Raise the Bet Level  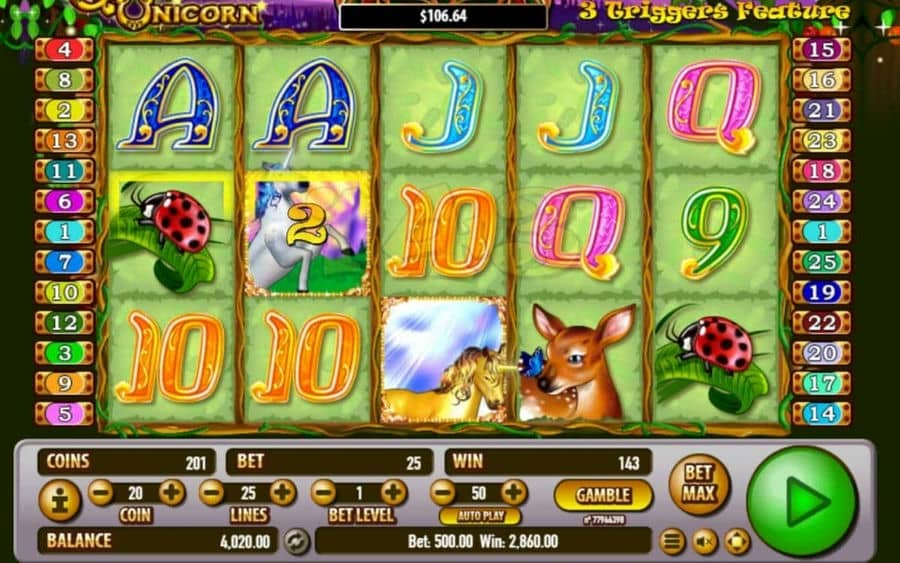[394, 492]
